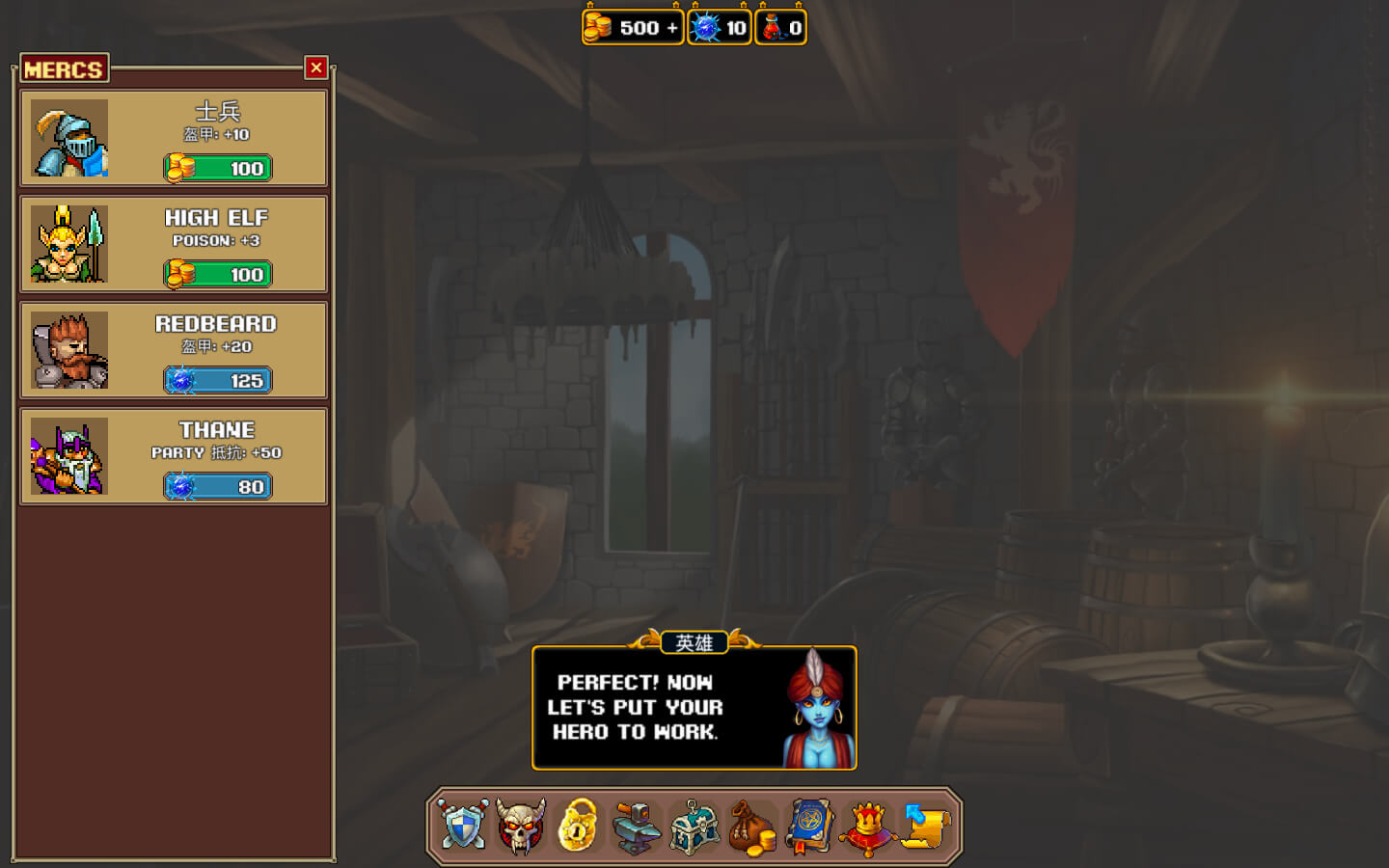Viewport: 1389px width, 868px height.
Task: Open the horned skull menu
Action: coord(521,827)
